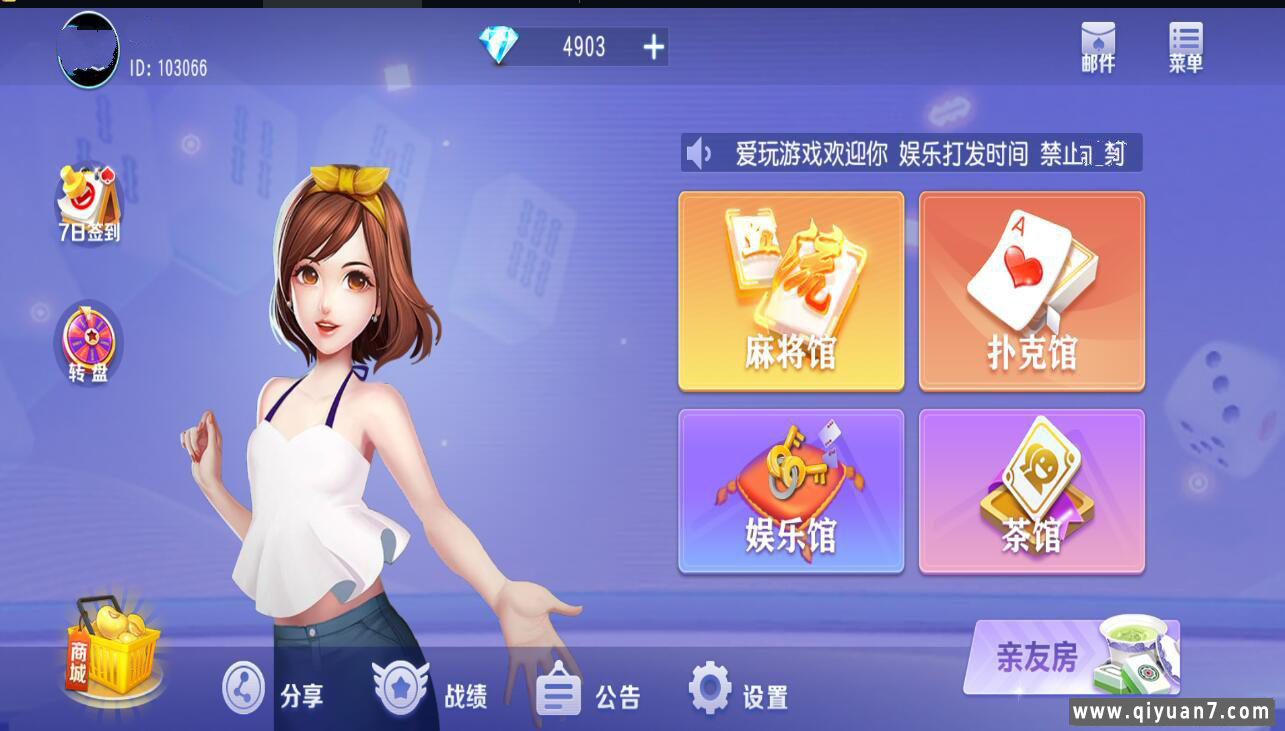Open the 茶馆 teahouse tile

[x=1031, y=491]
